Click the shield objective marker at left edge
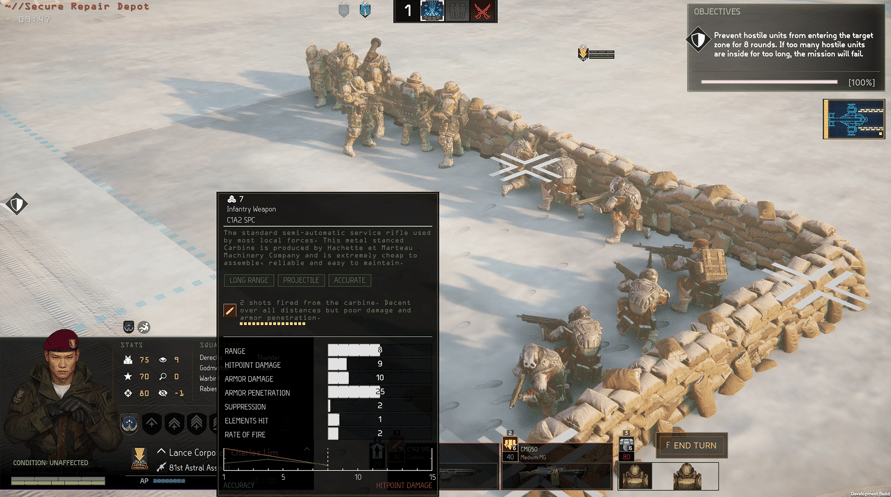This screenshot has width=891, height=497. click(17, 204)
